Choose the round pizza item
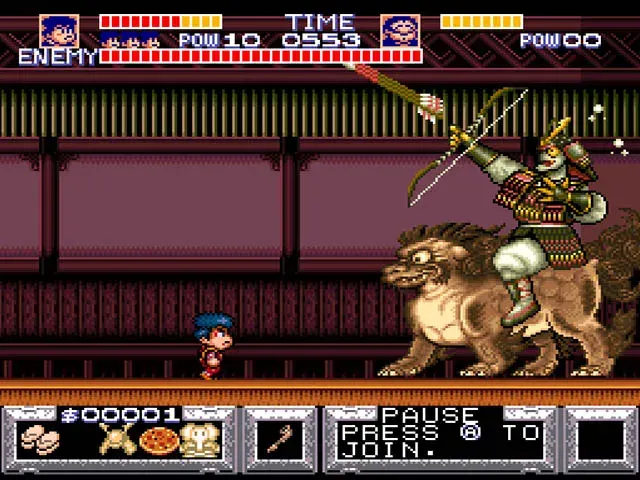The image size is (640, 480). click(x=158, y=440)
